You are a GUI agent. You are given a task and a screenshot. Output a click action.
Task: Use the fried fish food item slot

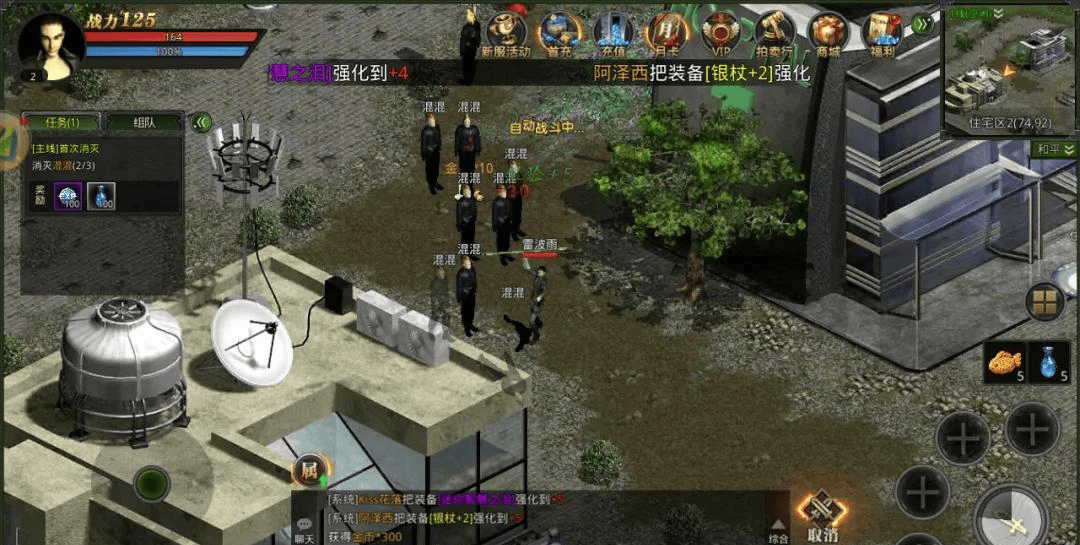pos(1004,362)
